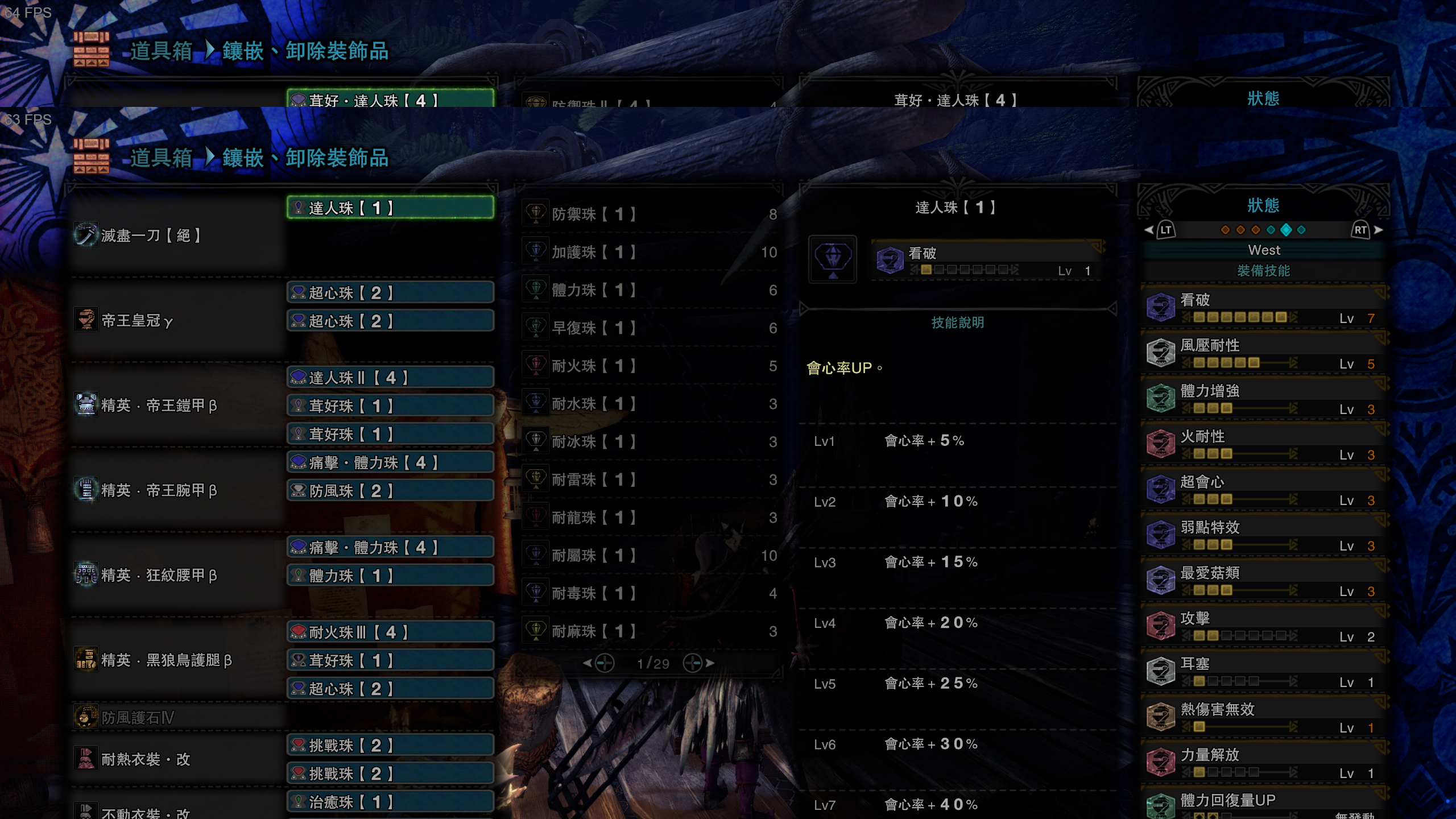Choose the 耐熱衣裝・改 mantle row
1456x819 pixels.
pyautogui.click(x=176, y=759)
